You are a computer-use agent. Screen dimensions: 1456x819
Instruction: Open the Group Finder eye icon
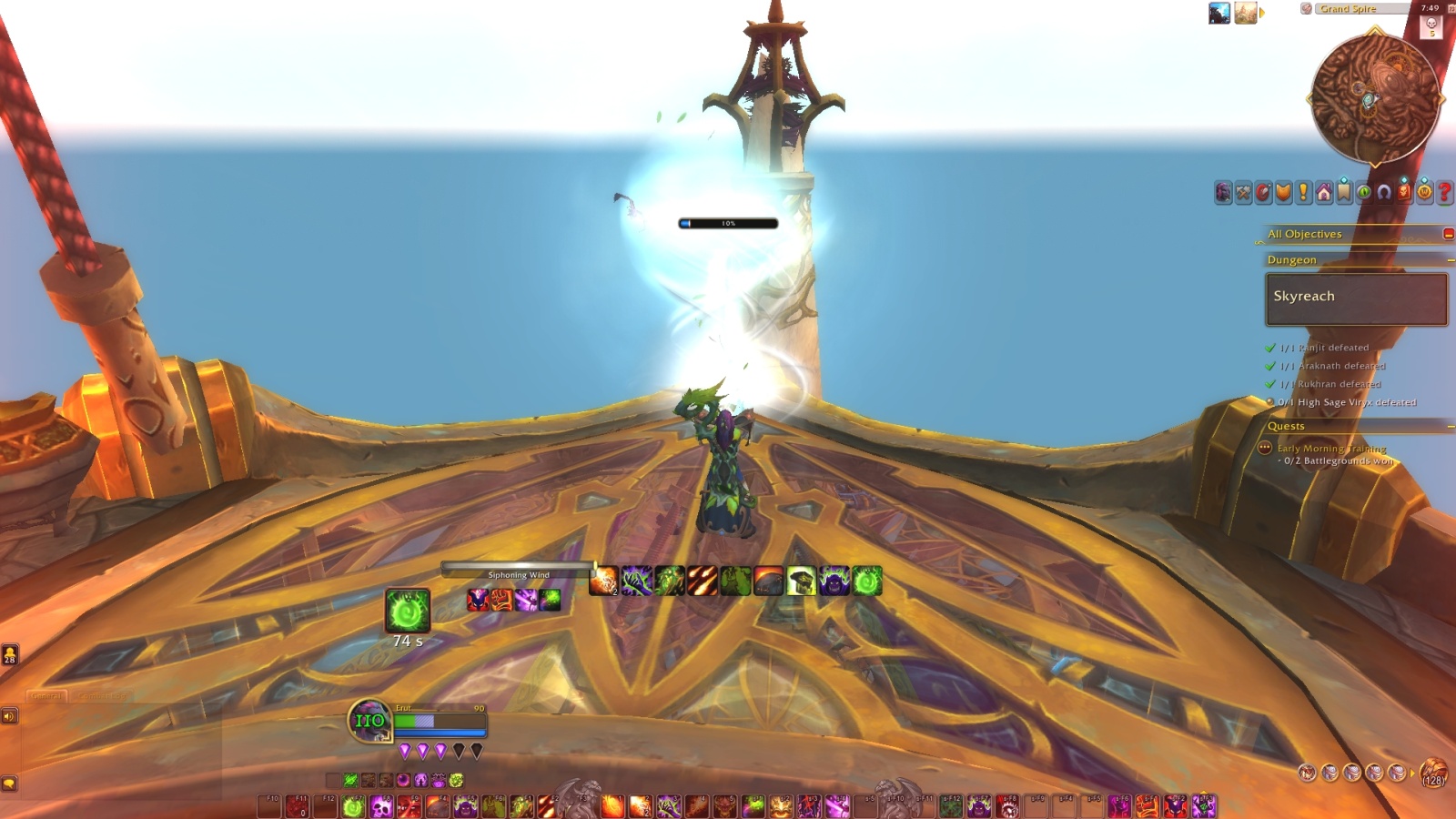point(1364,193)
